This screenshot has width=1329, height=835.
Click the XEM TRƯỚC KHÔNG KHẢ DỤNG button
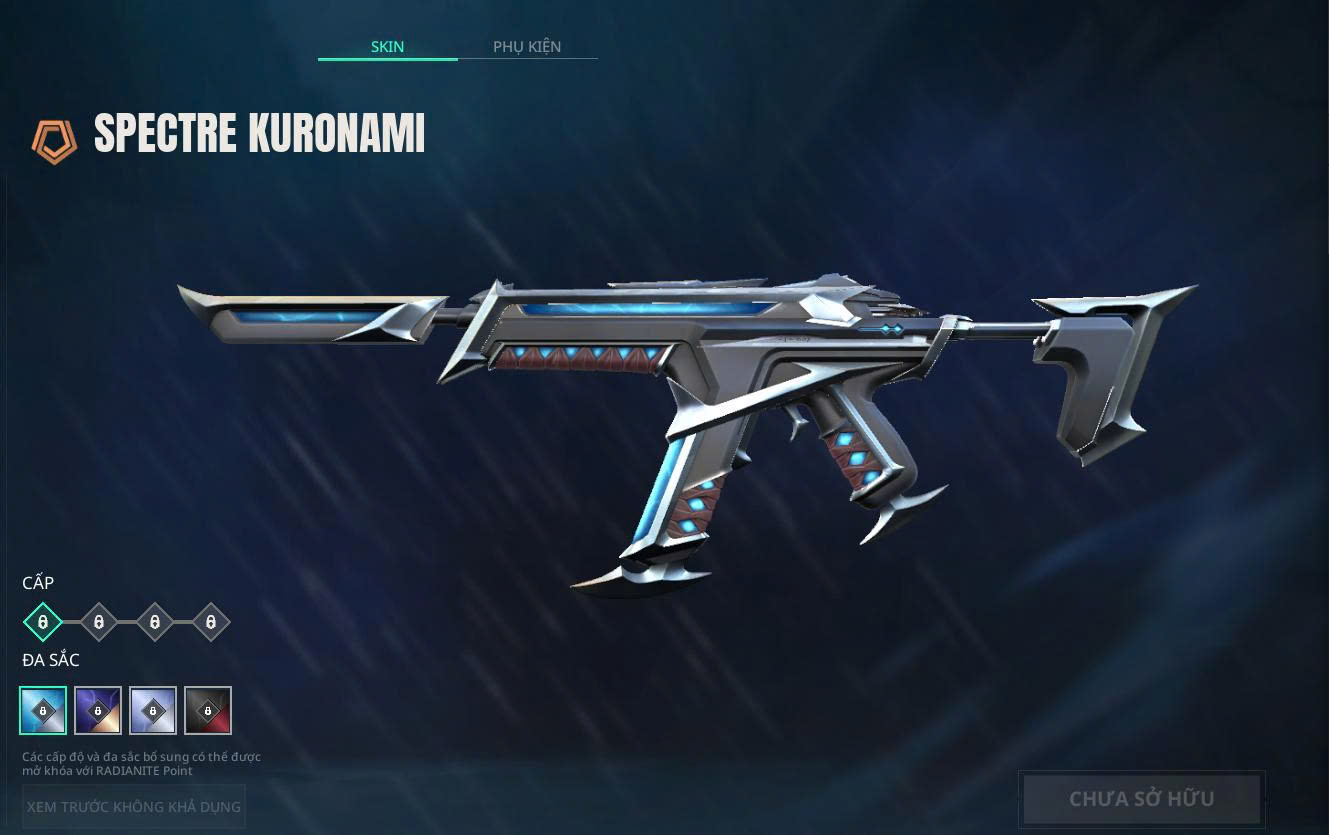[x=134, y=806]
